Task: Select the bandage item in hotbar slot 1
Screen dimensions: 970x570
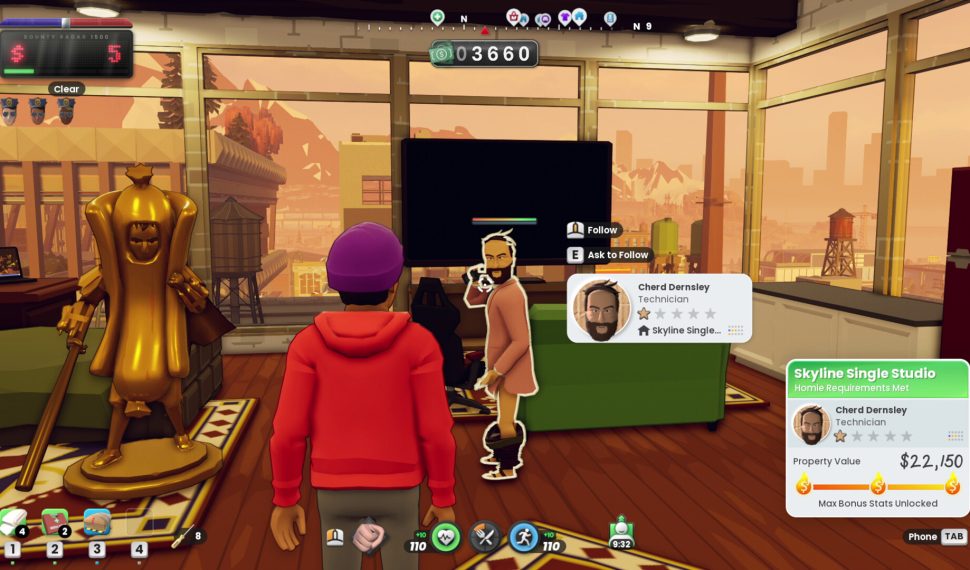Action: coord(13,521)
